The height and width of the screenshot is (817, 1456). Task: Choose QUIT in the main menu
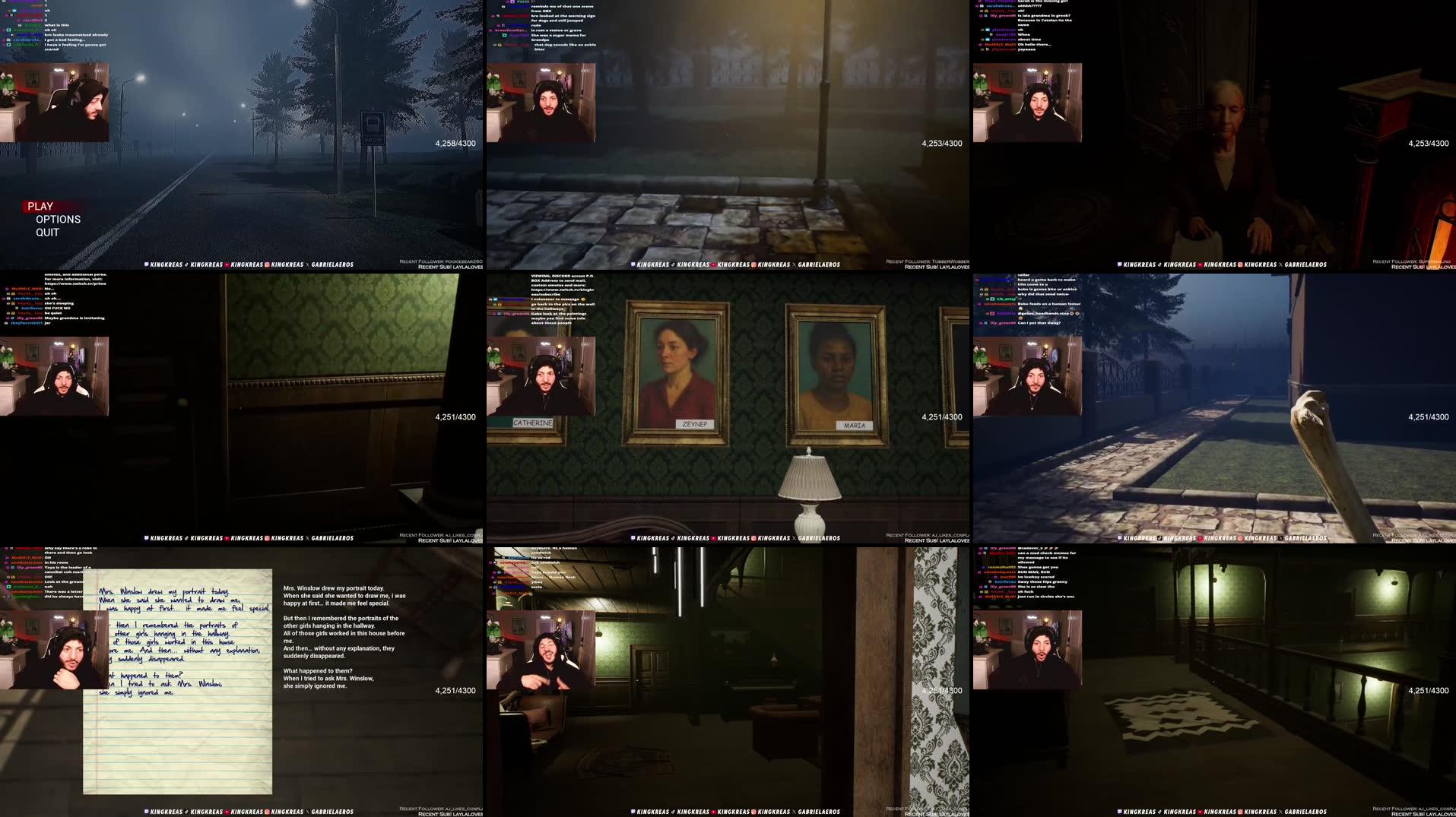[x=46, y=232]
